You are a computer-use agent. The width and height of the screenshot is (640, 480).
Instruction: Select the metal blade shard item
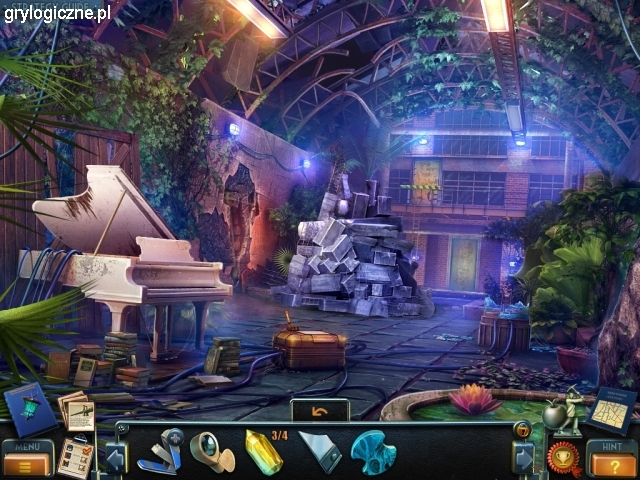[x=319, y=452]
